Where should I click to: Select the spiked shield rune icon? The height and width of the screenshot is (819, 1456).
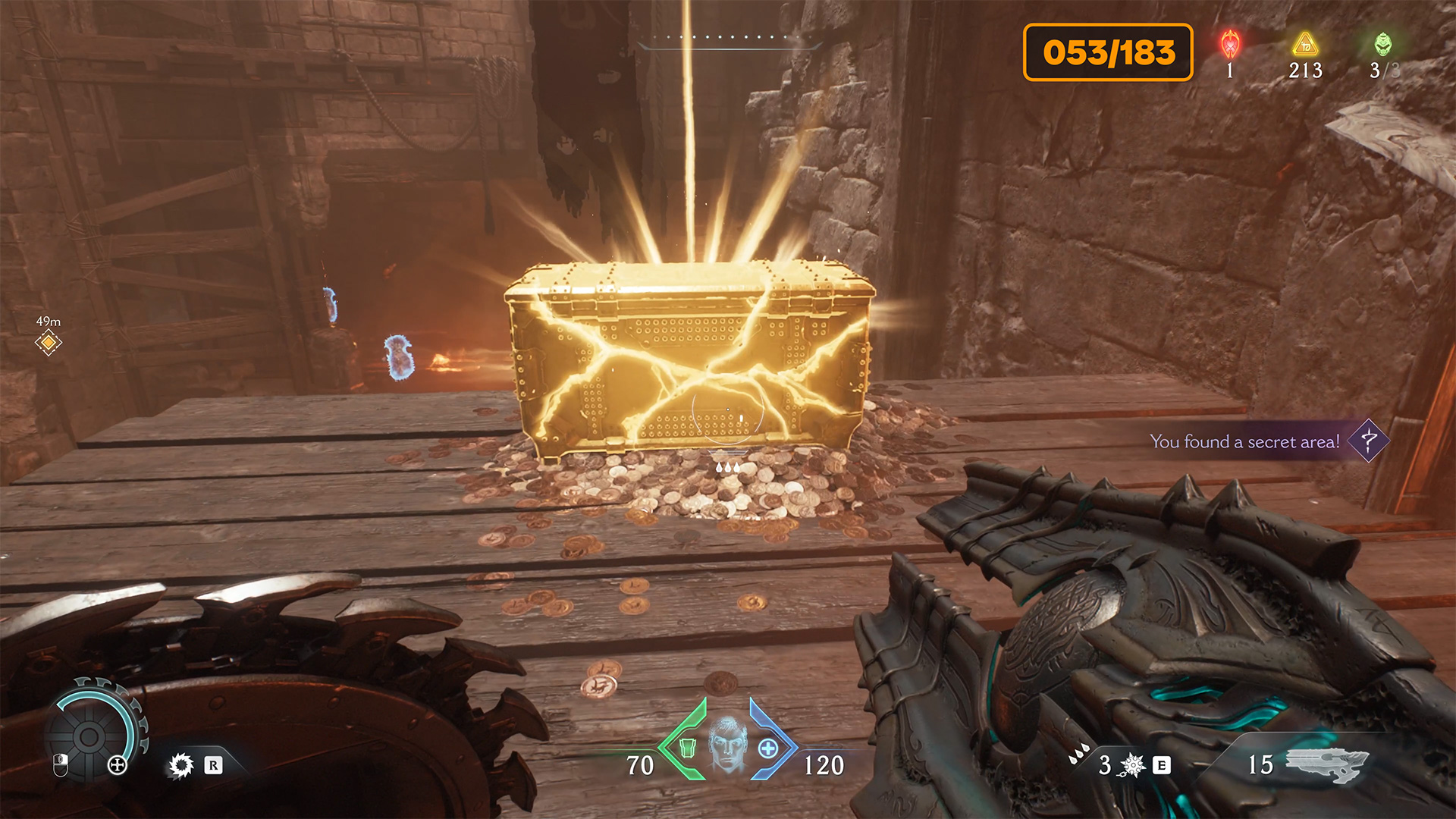[181, 765]
